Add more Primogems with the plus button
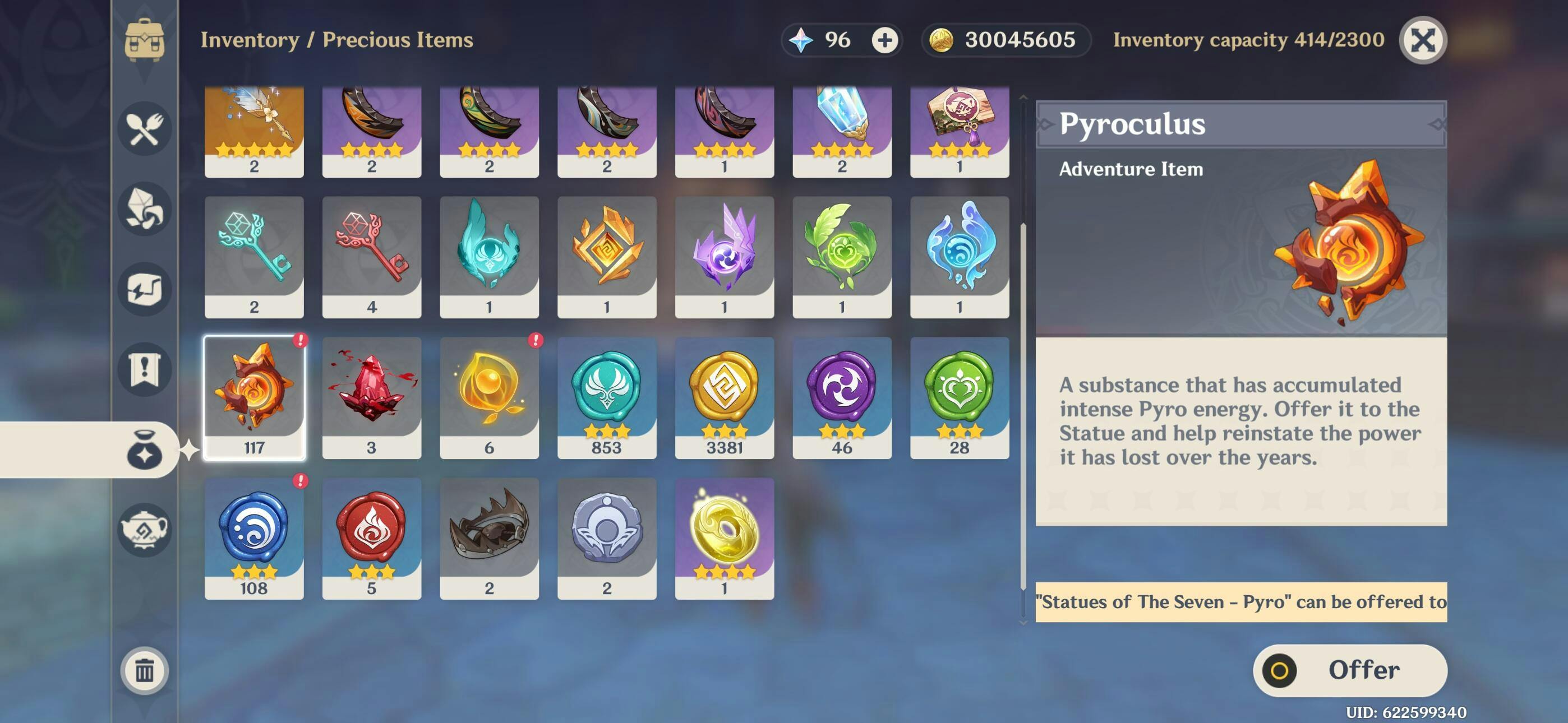The image size is (1568, 723). [884, 40]
